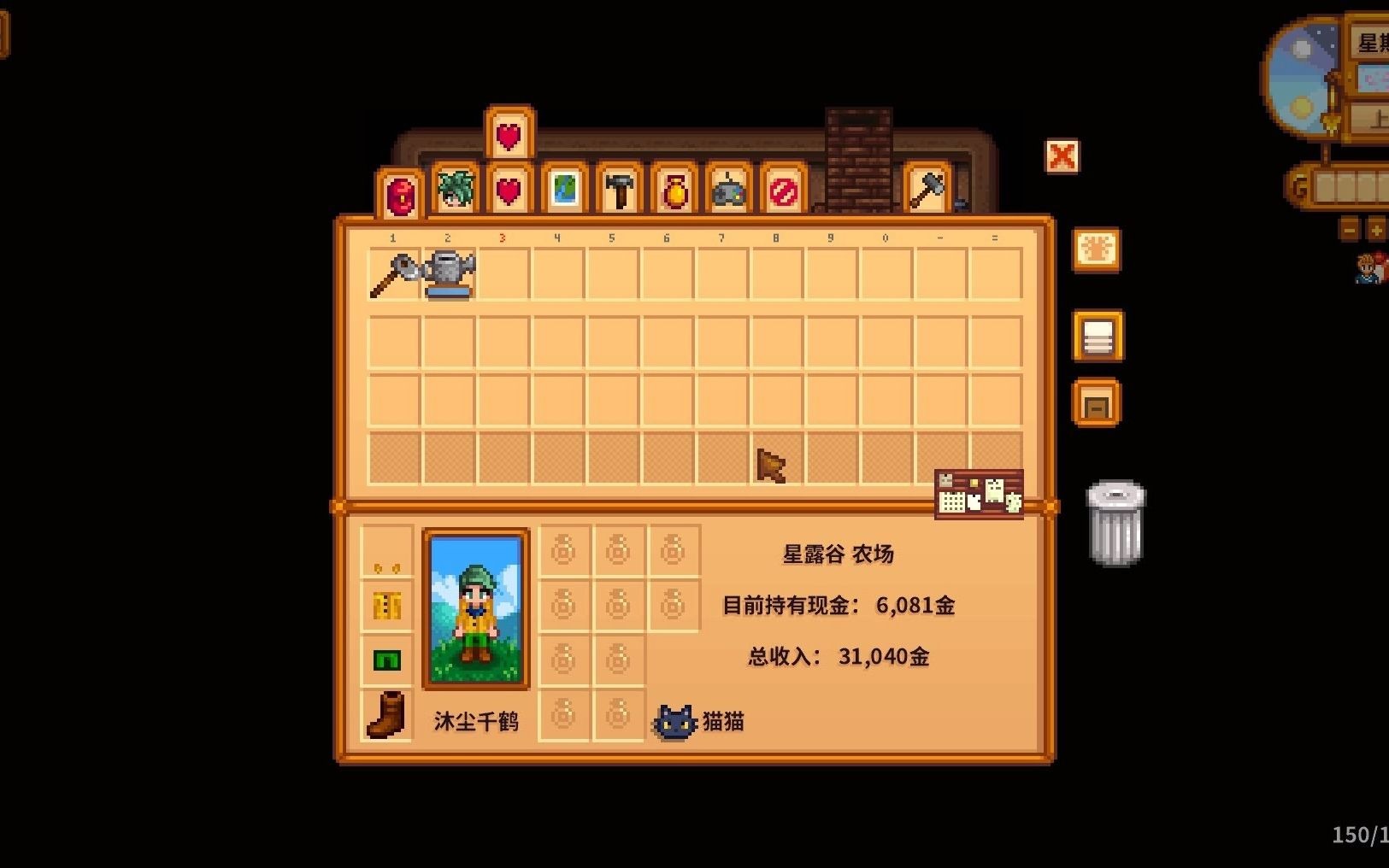The image size is (1389, 868).
Task: Click the portrait of 沐尘千鹤
Action: point(476,608)
